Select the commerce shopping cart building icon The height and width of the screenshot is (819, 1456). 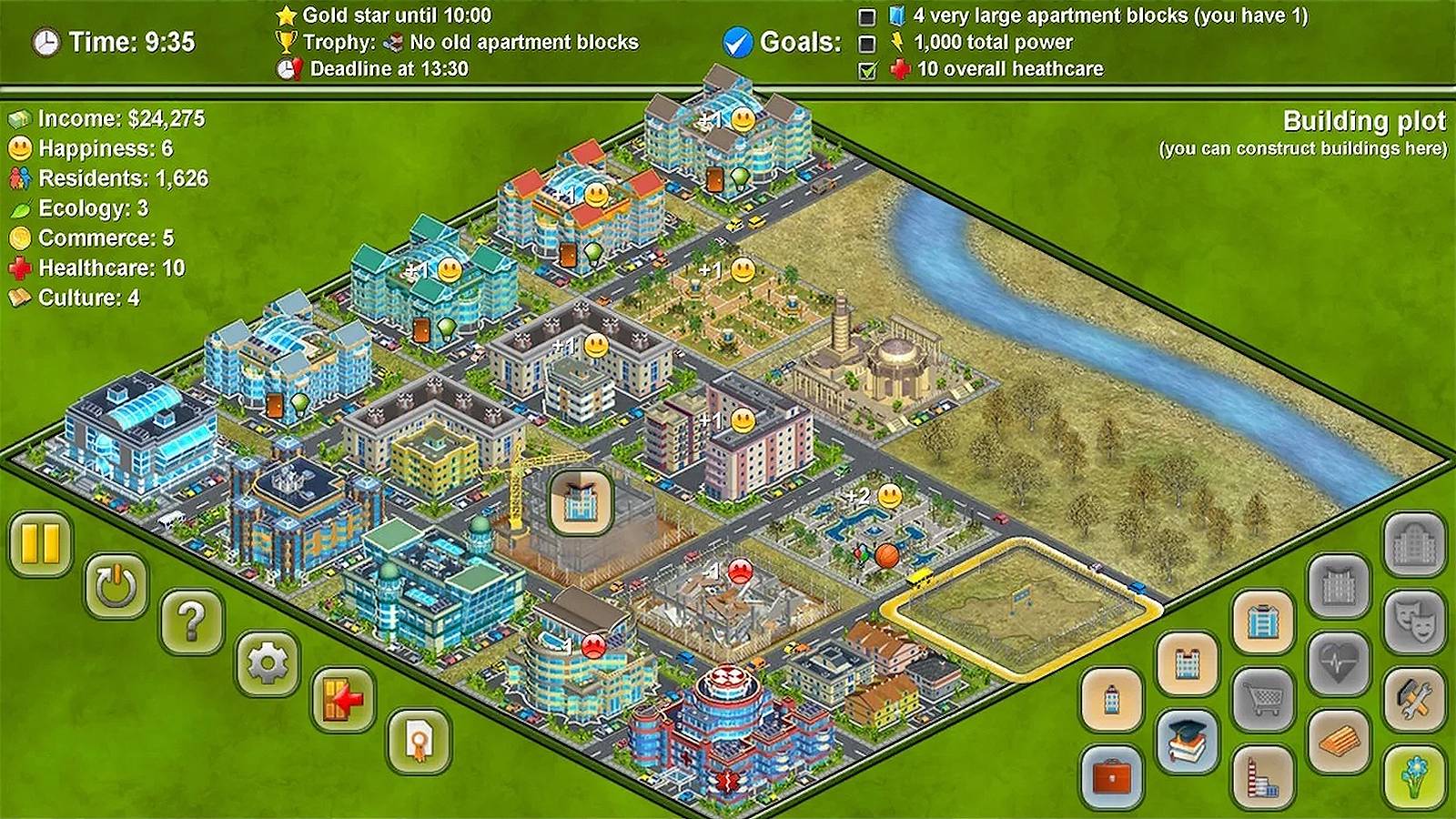click(1262, 697)
